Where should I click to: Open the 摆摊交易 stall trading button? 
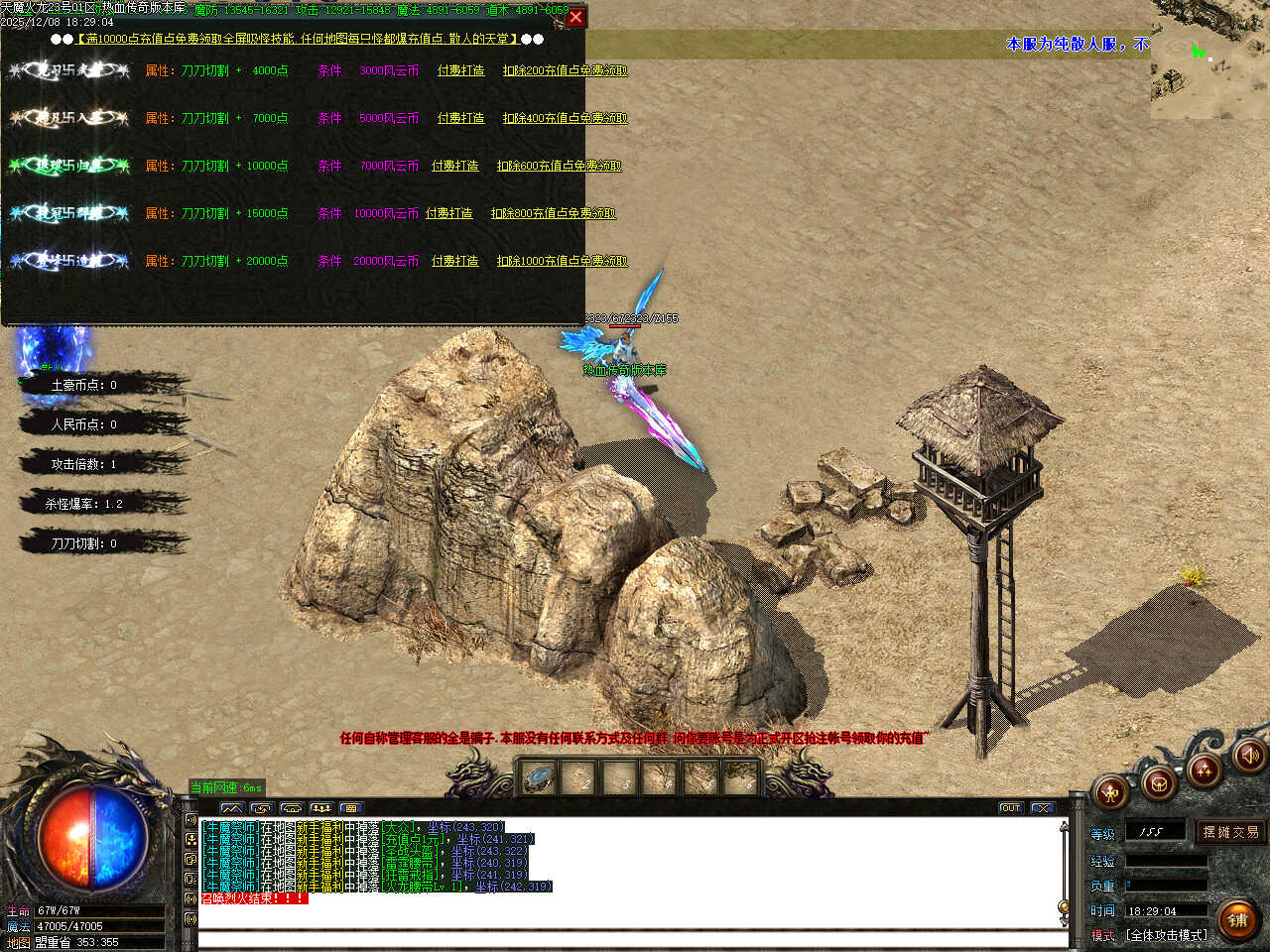click(1230, 832)
